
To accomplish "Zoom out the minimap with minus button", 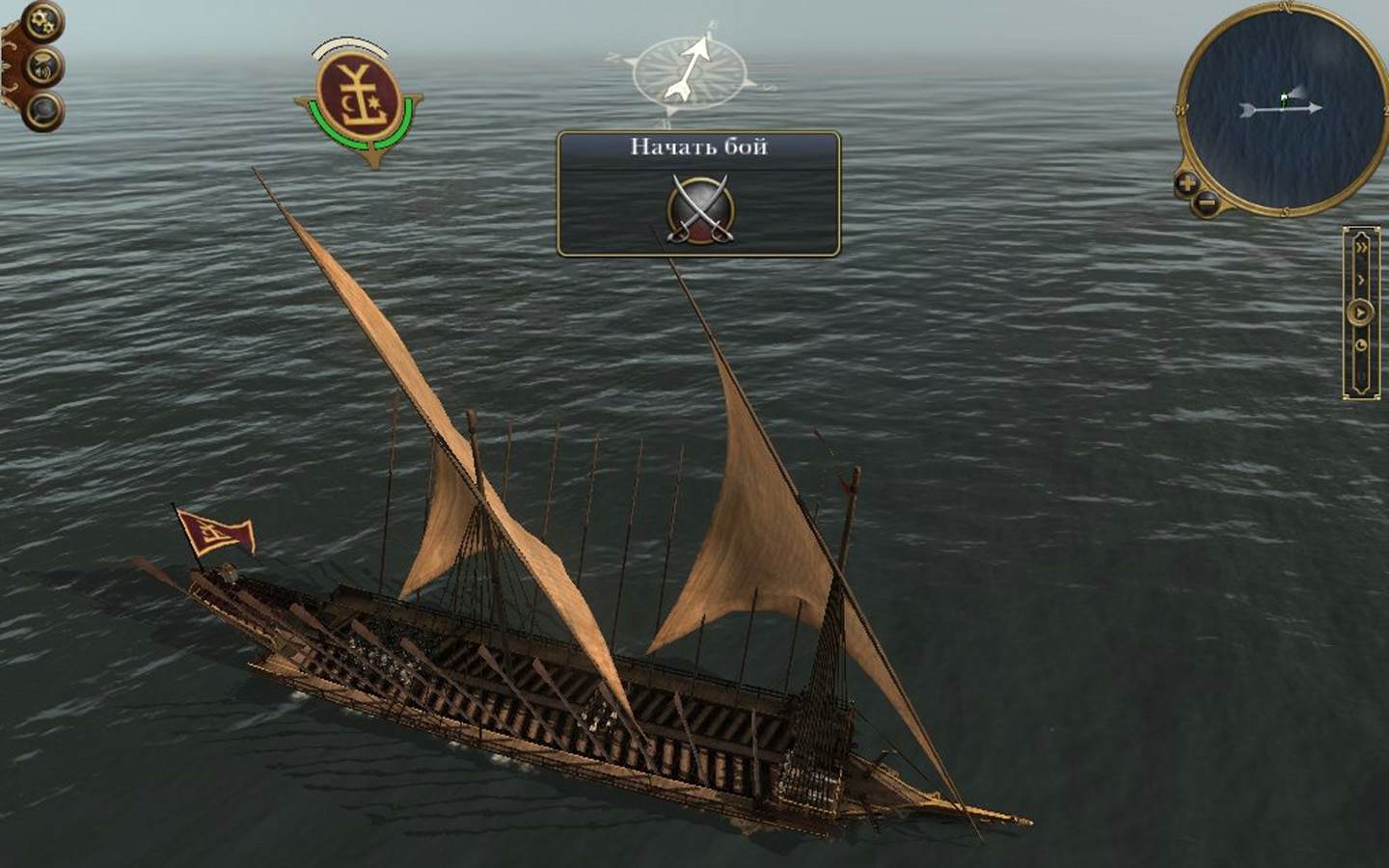I will click(1206, 203).
